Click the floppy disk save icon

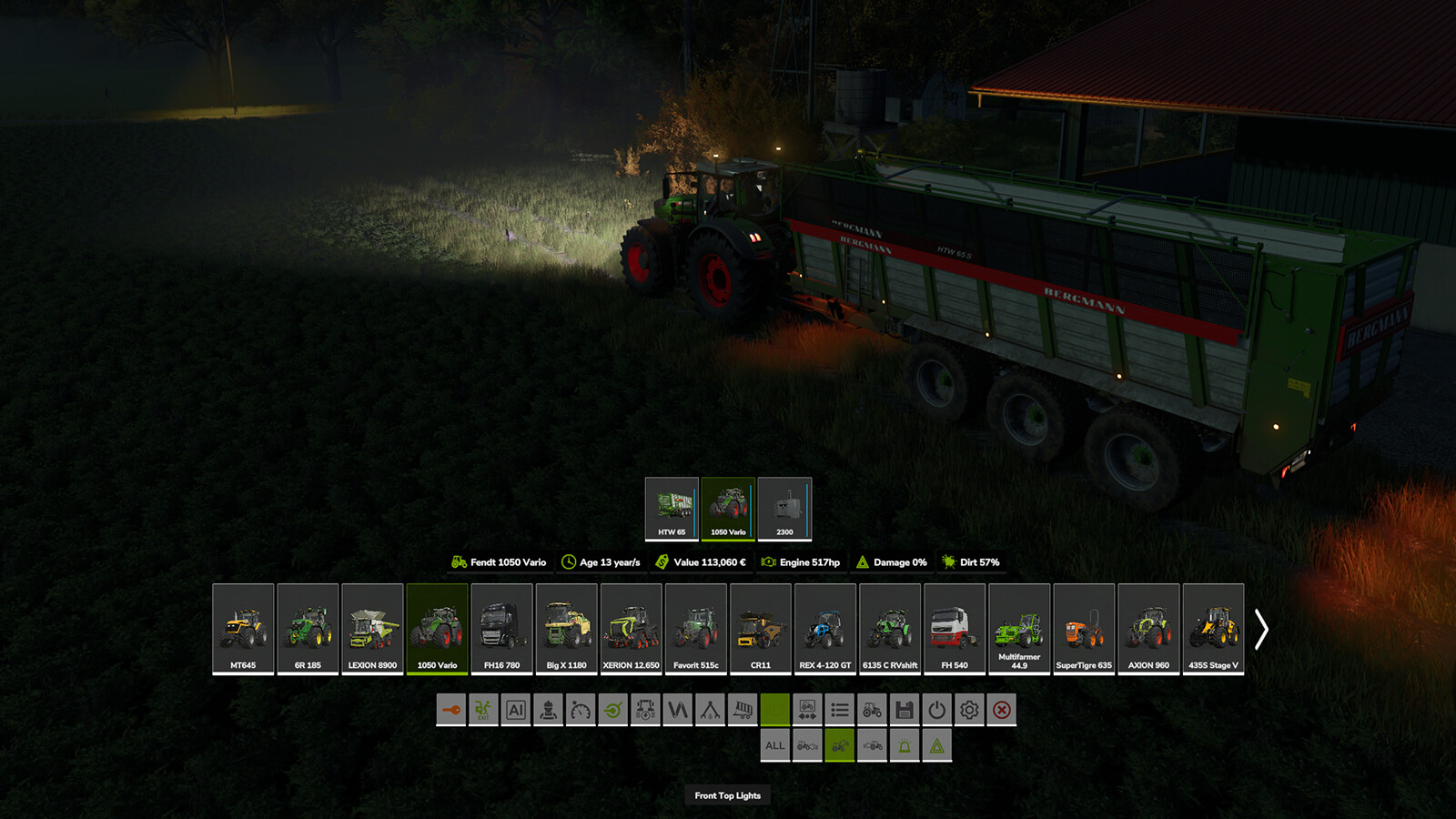905,710
